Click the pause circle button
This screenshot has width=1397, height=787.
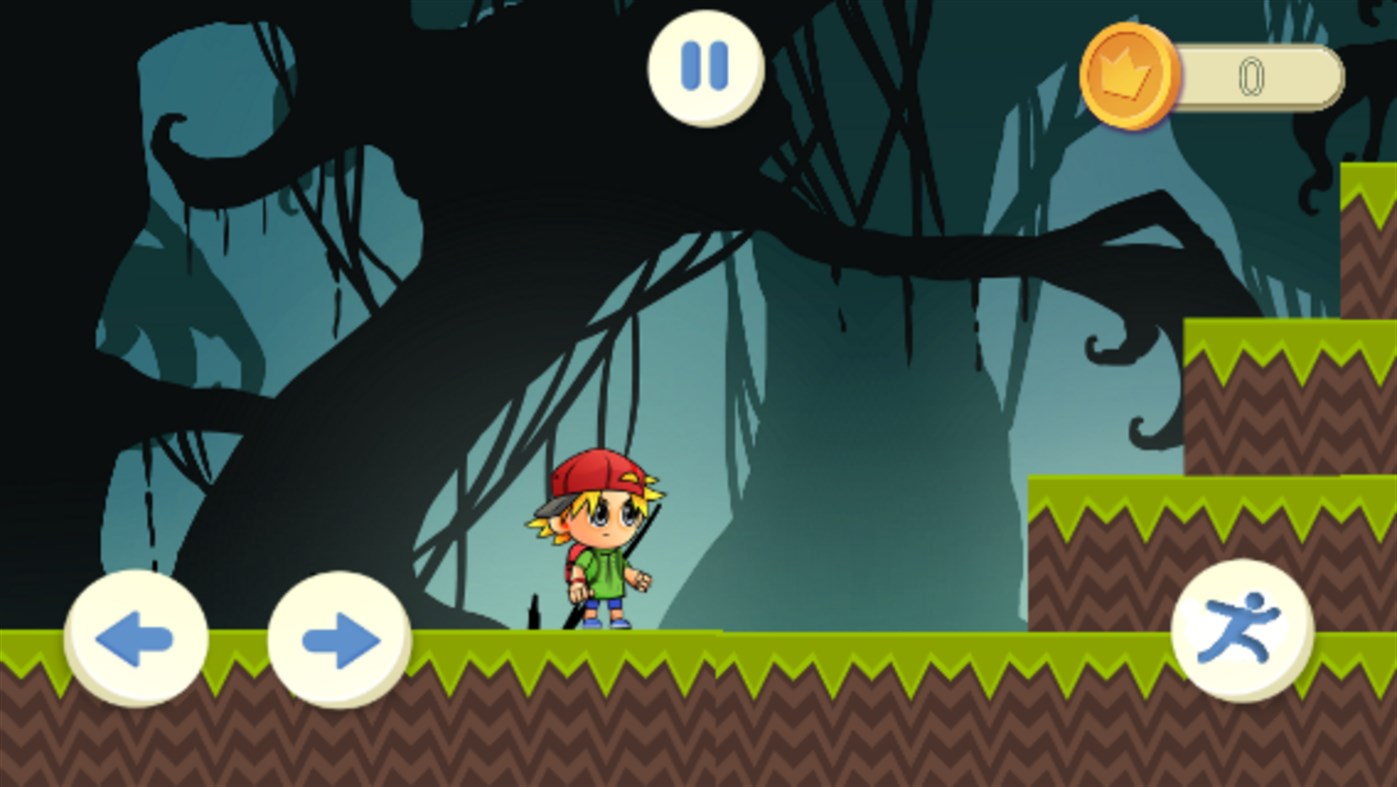click(x=703, y=65)
